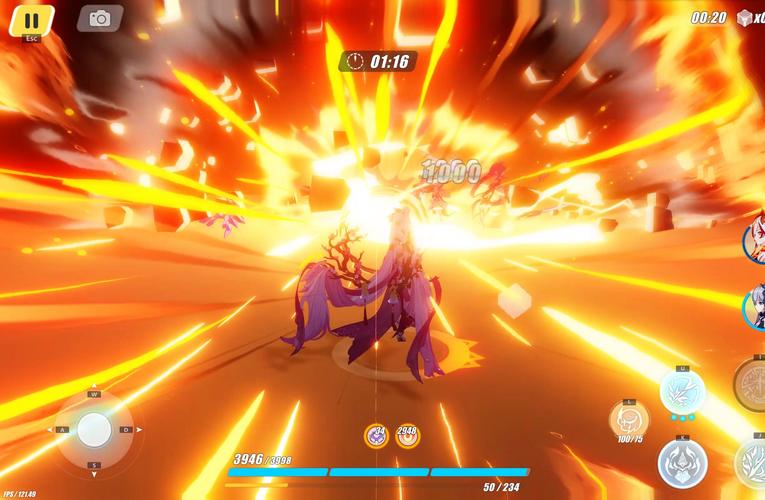
Task: Tap the grey basic attack button
Action: 683,463
